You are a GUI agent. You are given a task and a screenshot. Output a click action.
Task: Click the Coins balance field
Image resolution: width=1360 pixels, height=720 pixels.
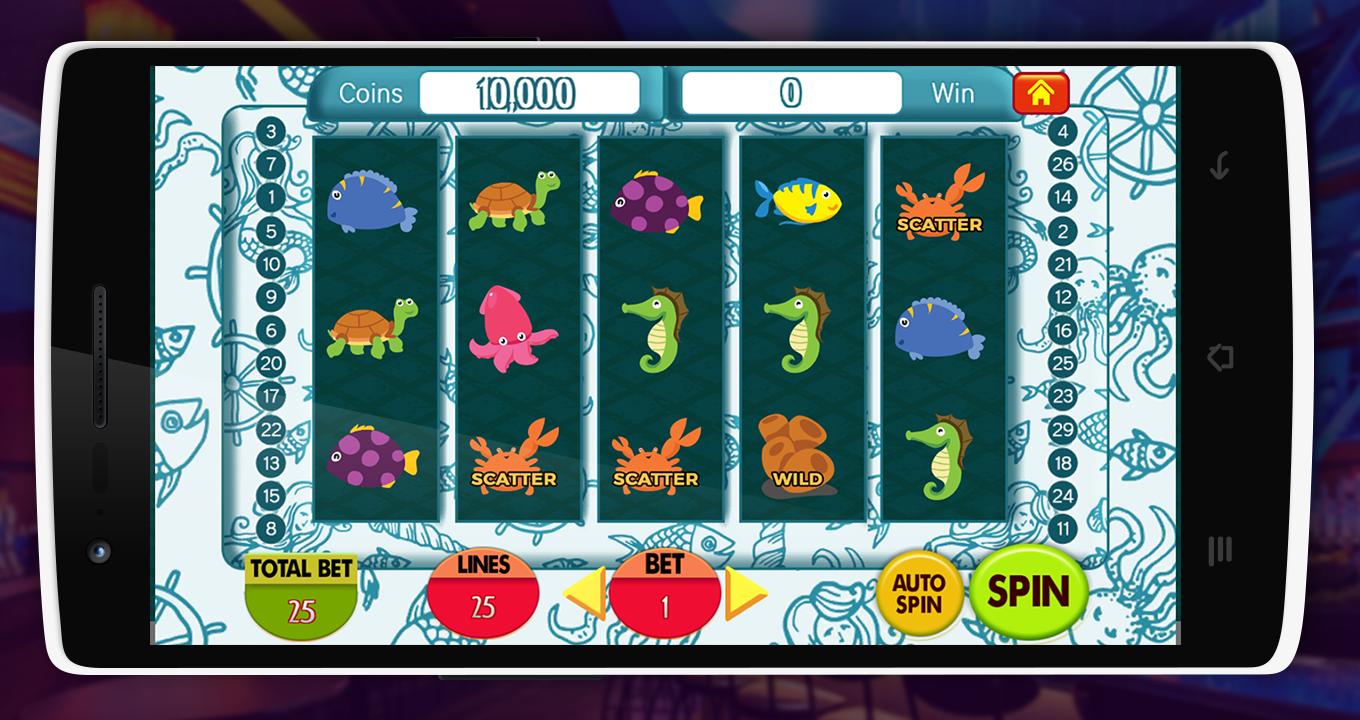527,93
